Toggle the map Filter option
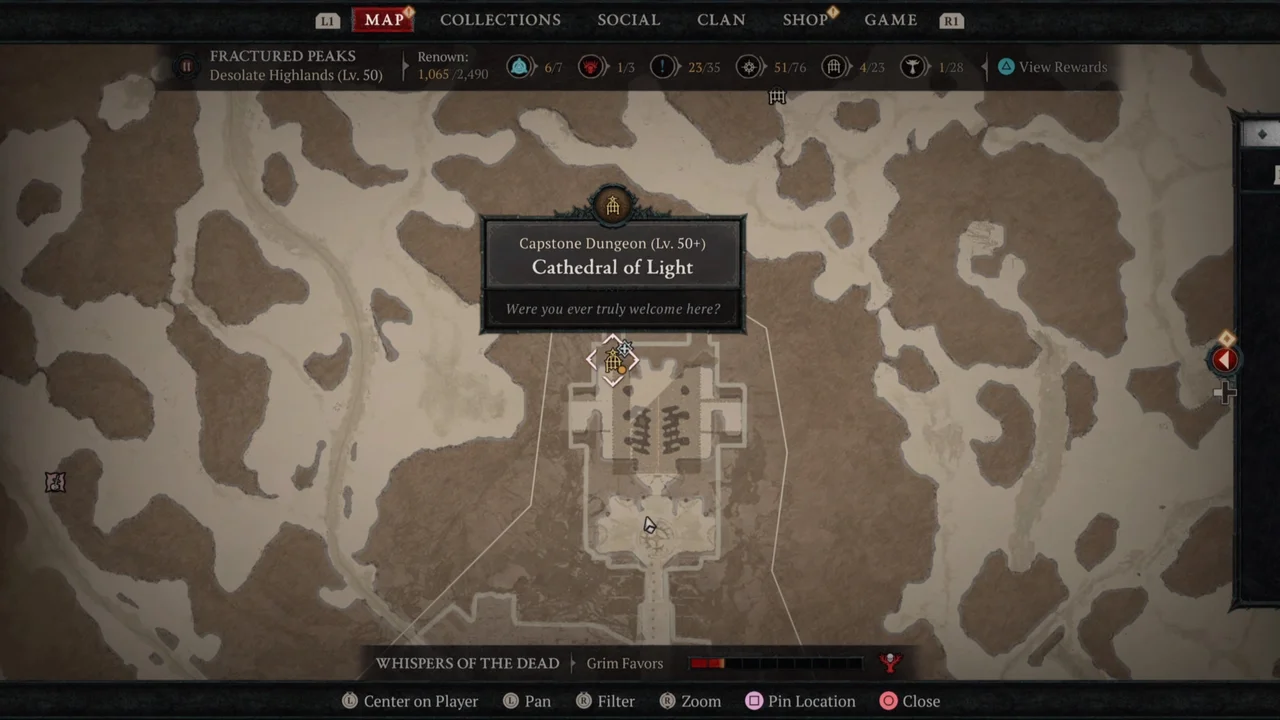 (604, 701)
